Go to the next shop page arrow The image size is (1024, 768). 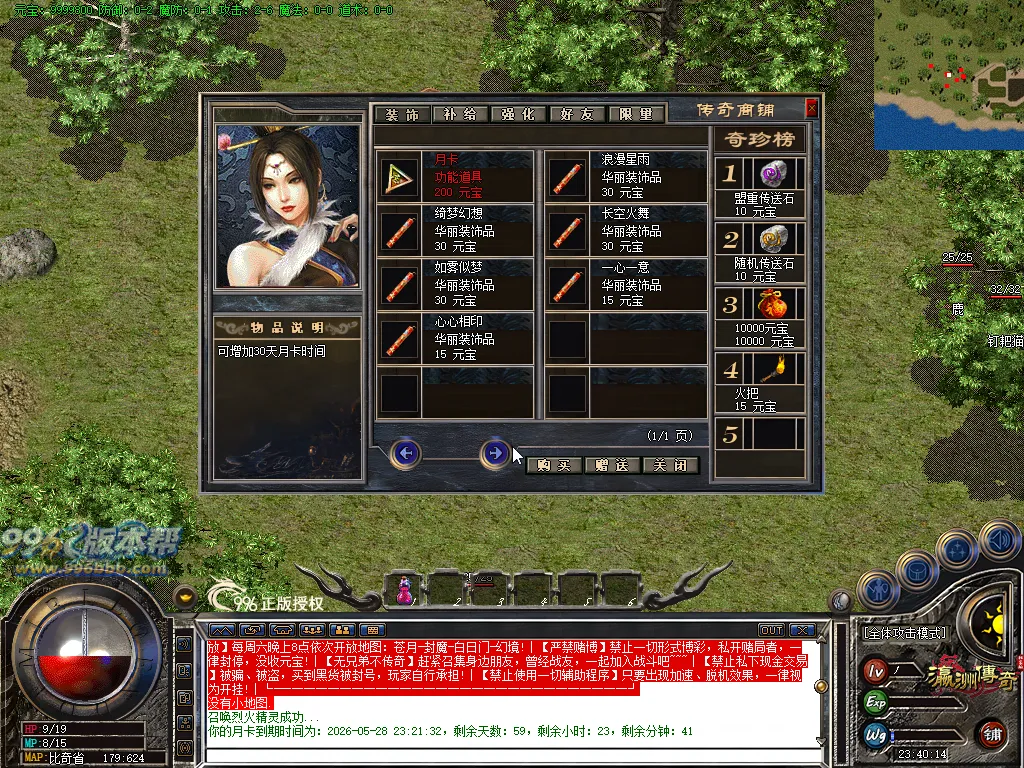click(494, 453)
